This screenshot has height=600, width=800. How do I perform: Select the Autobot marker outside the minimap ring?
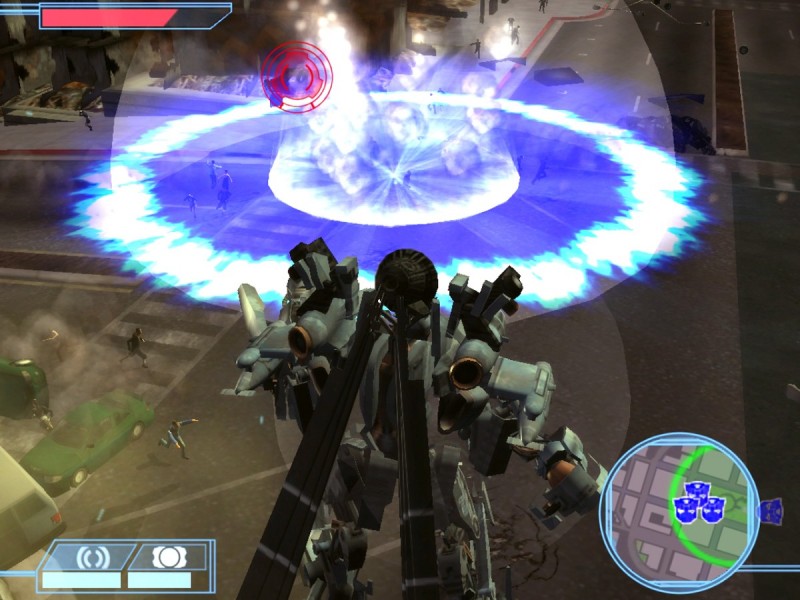pyautogui.click(x=770, y=511)
